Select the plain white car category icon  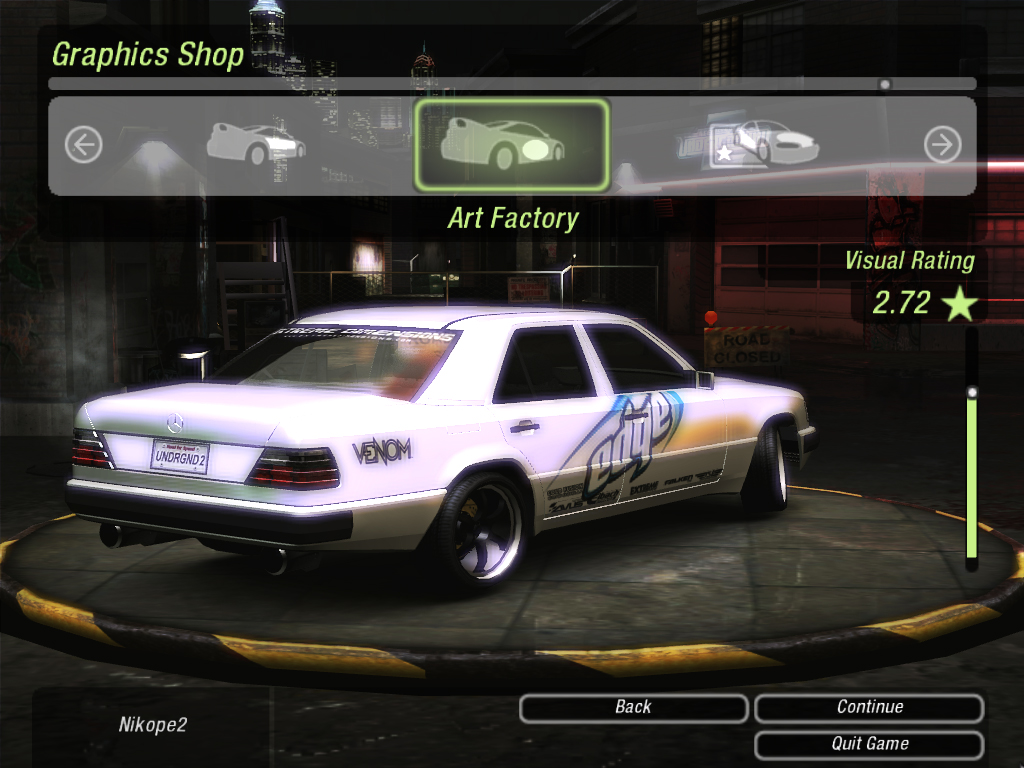click(x=256, y=144)
